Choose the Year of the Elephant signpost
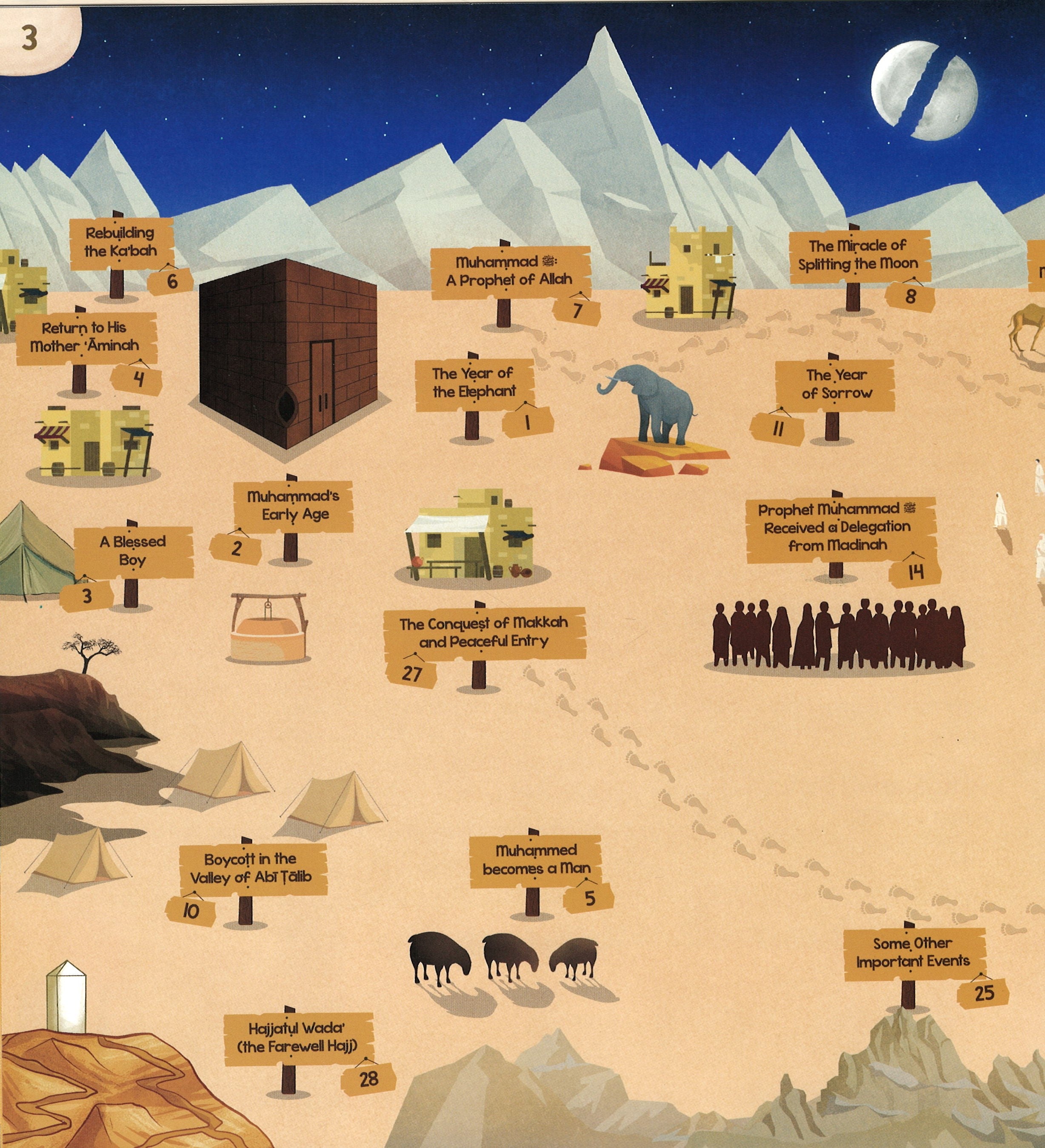Image resolution: width=1045 pixels, height=1148 pixels. tap(474, 383)
